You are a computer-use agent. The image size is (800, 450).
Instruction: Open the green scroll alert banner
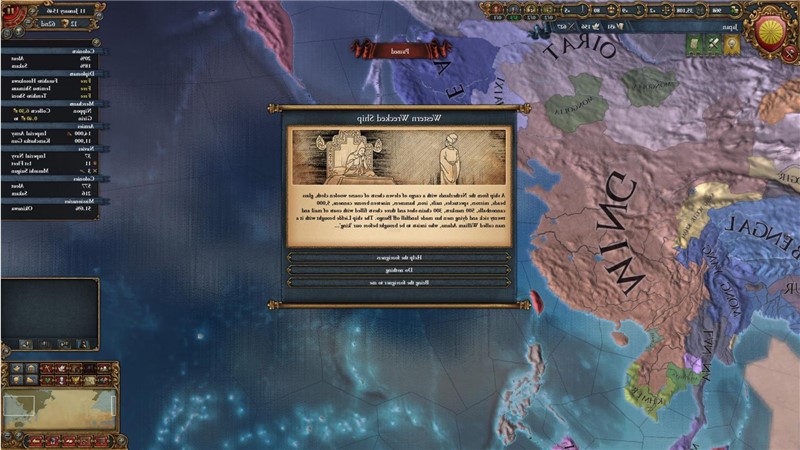tap(694, 44)
